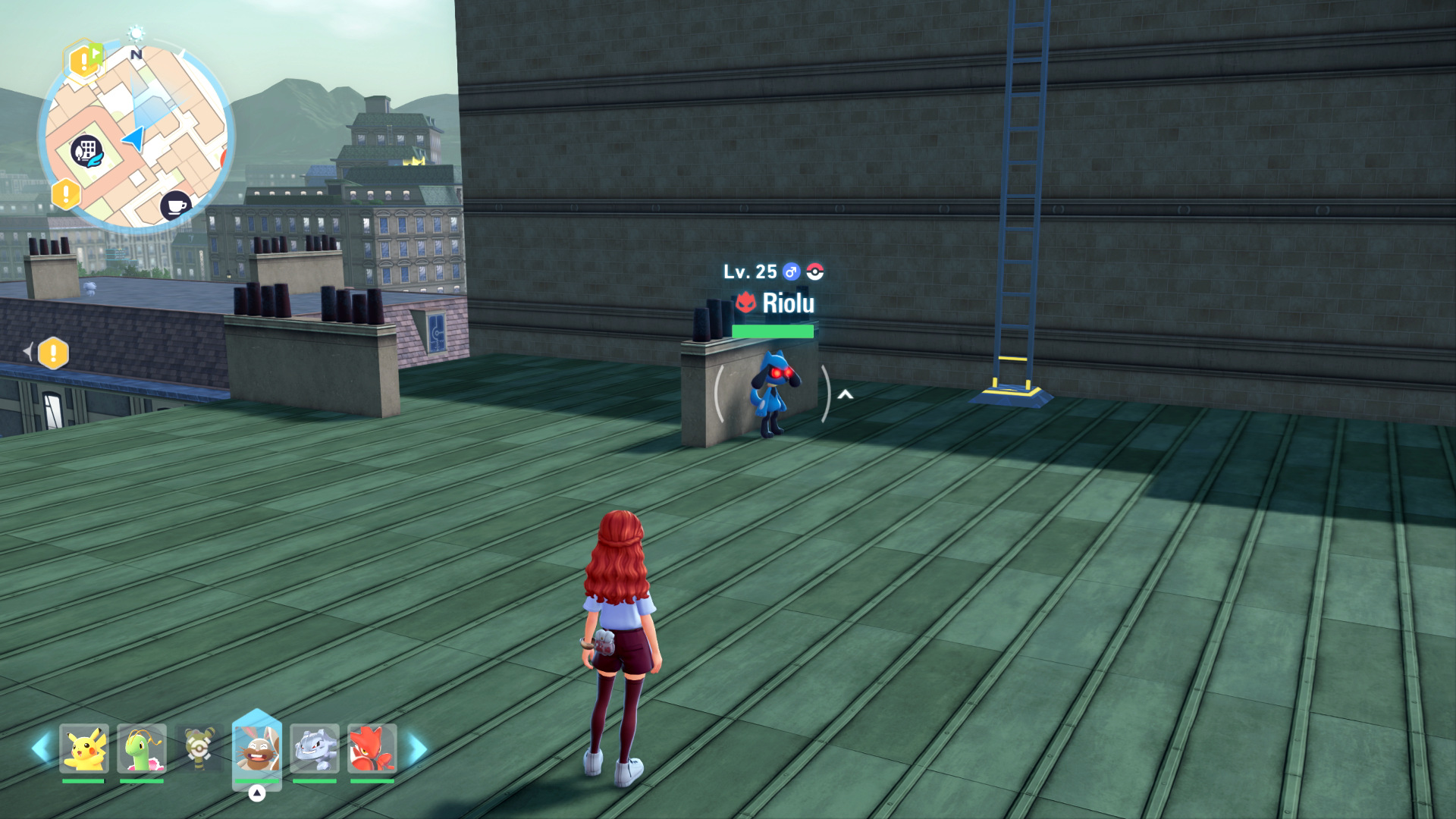Viewport: 1456px width, 819px height.
Task: Click the off-screen quest indicator at left edge
Action: point(52,353)
